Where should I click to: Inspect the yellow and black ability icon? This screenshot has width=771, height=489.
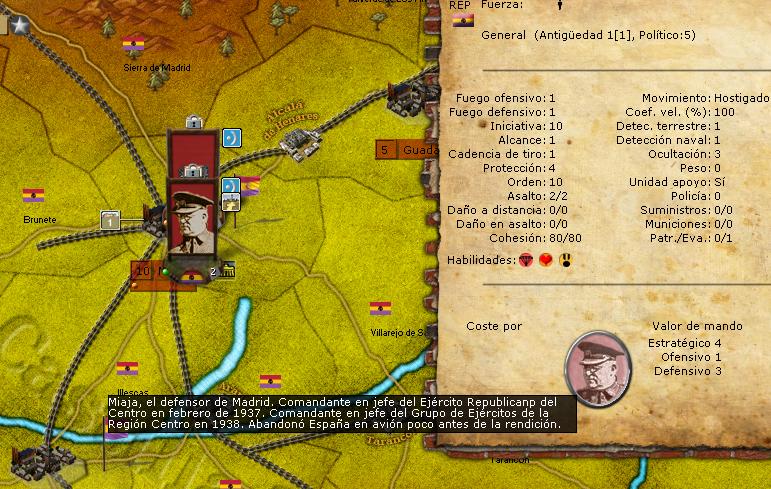click(567, 260)
